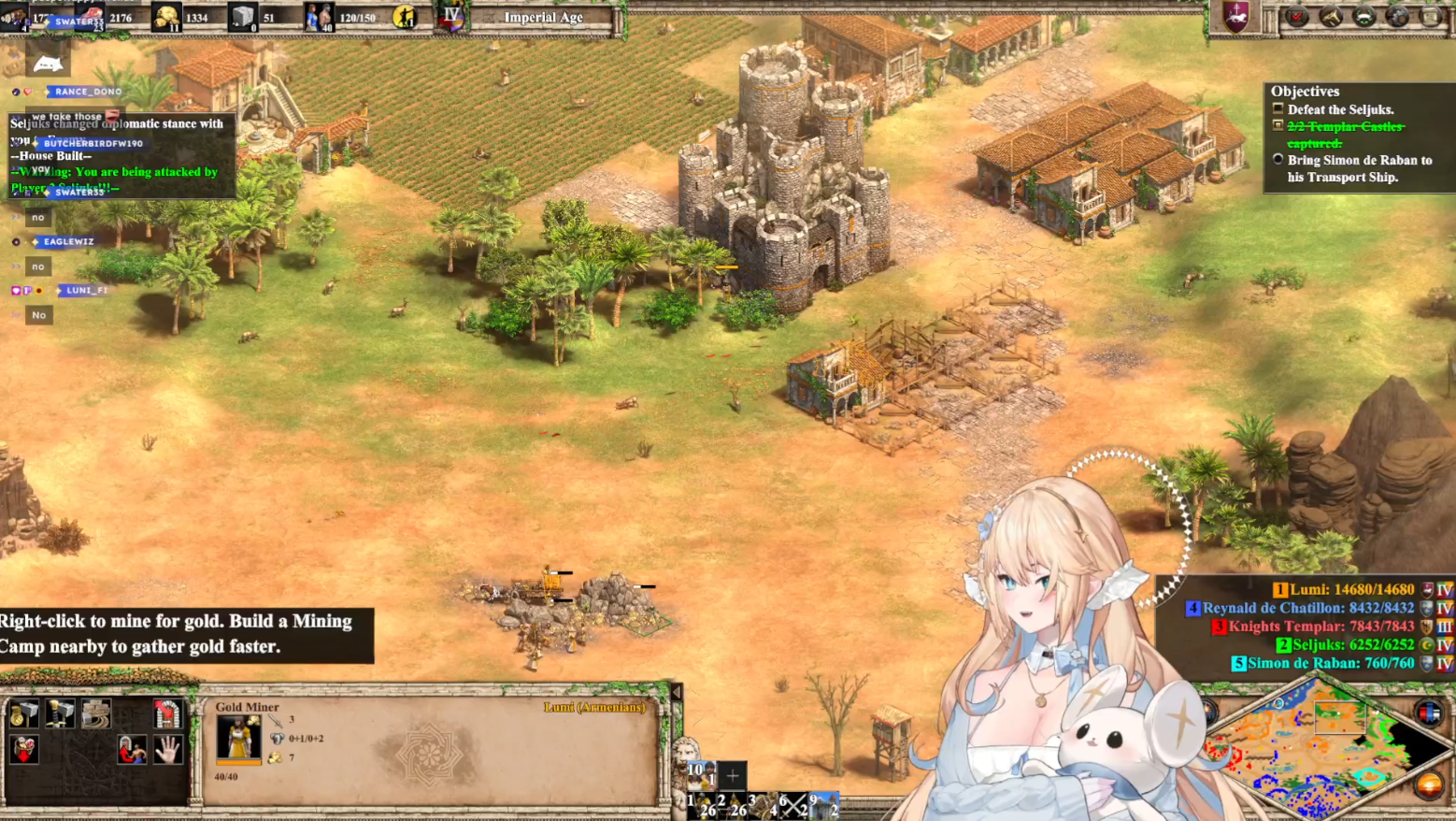
Task: Click the civilization shield emblem
Action: click(x=1236, y=17)
